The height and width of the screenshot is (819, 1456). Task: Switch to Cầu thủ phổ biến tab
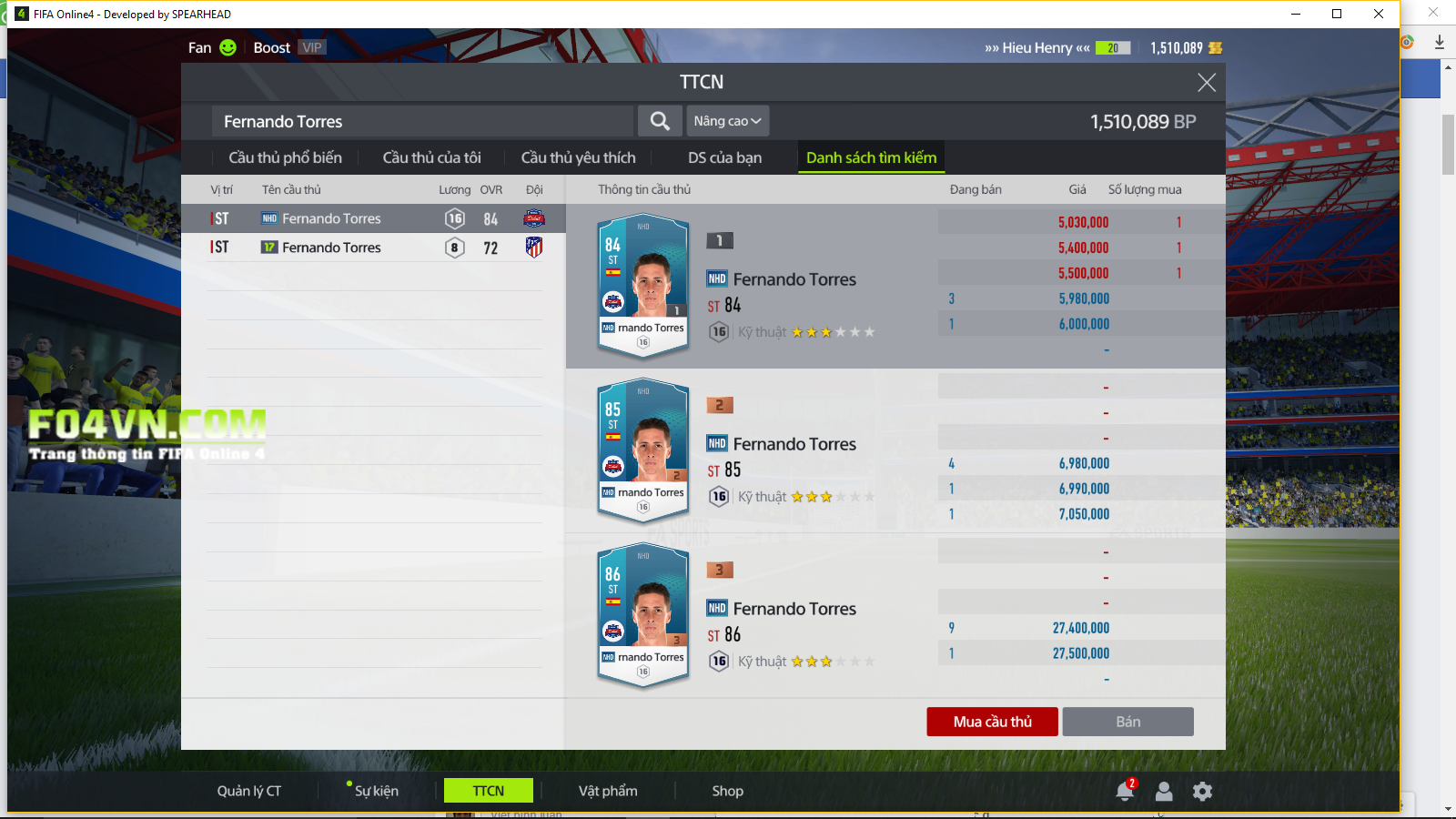(x=285, y=157)
